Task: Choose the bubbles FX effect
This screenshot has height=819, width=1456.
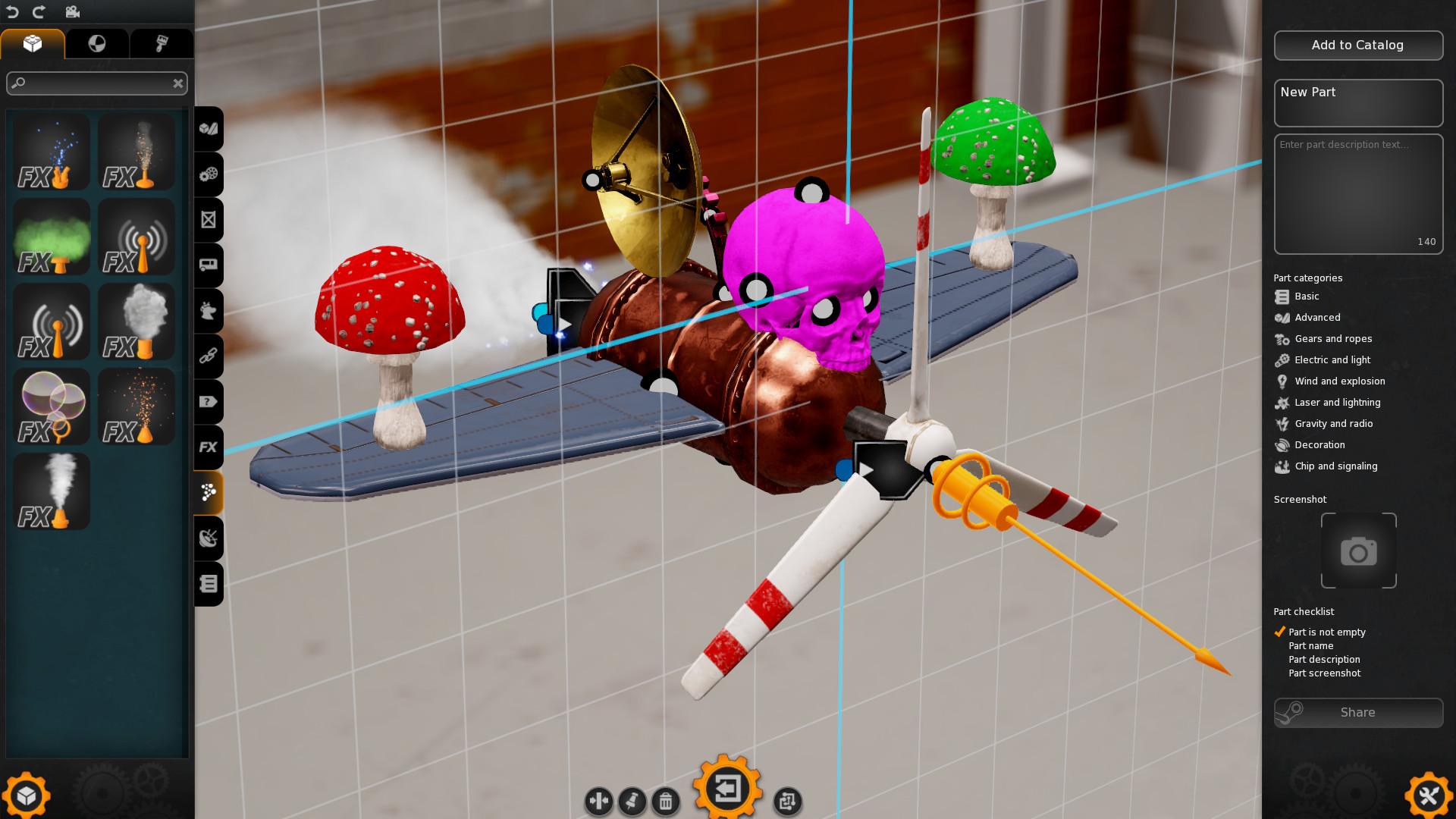Action: coord(51,406)
